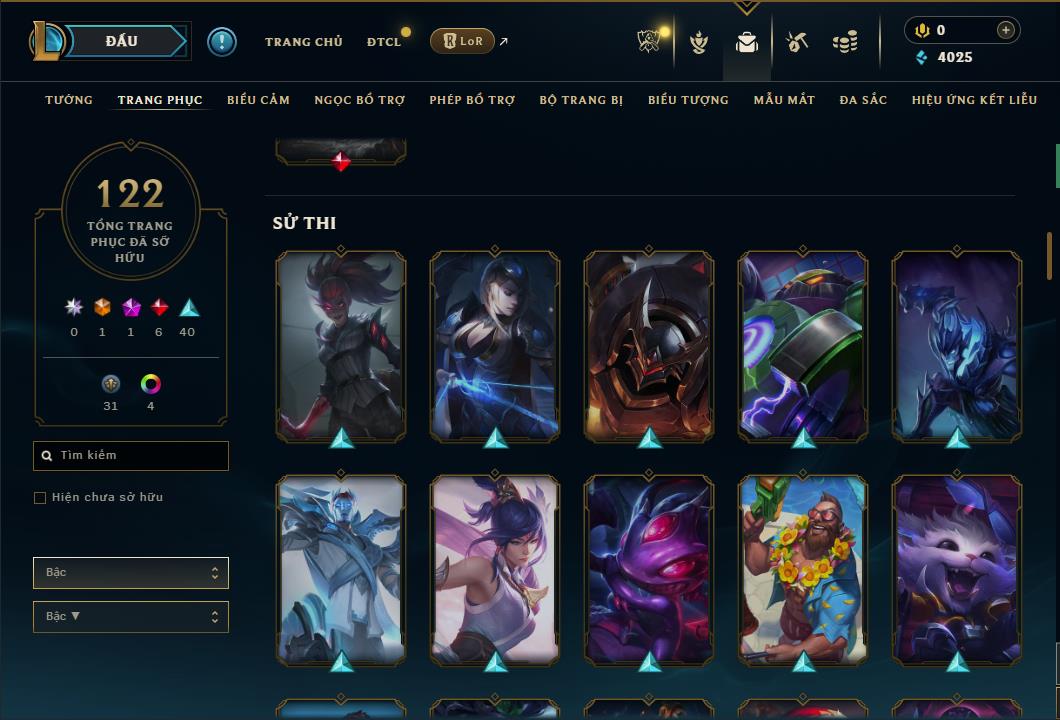Open the ĐA SẮC tab
Screen dimensions: 1060x720
[x=863, y=100]
